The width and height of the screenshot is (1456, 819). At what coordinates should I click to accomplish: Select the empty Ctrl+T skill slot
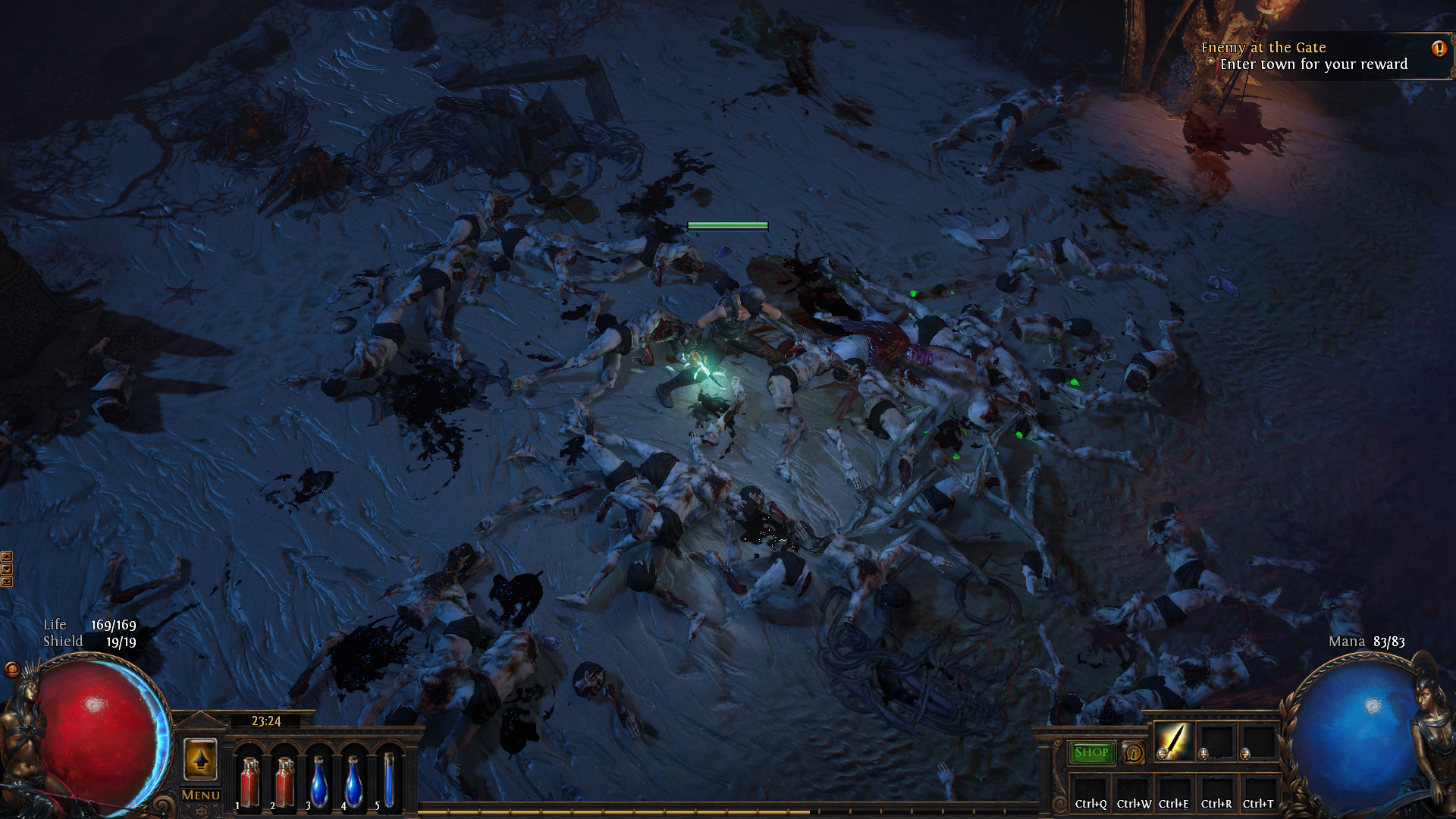coord(1258,792)
